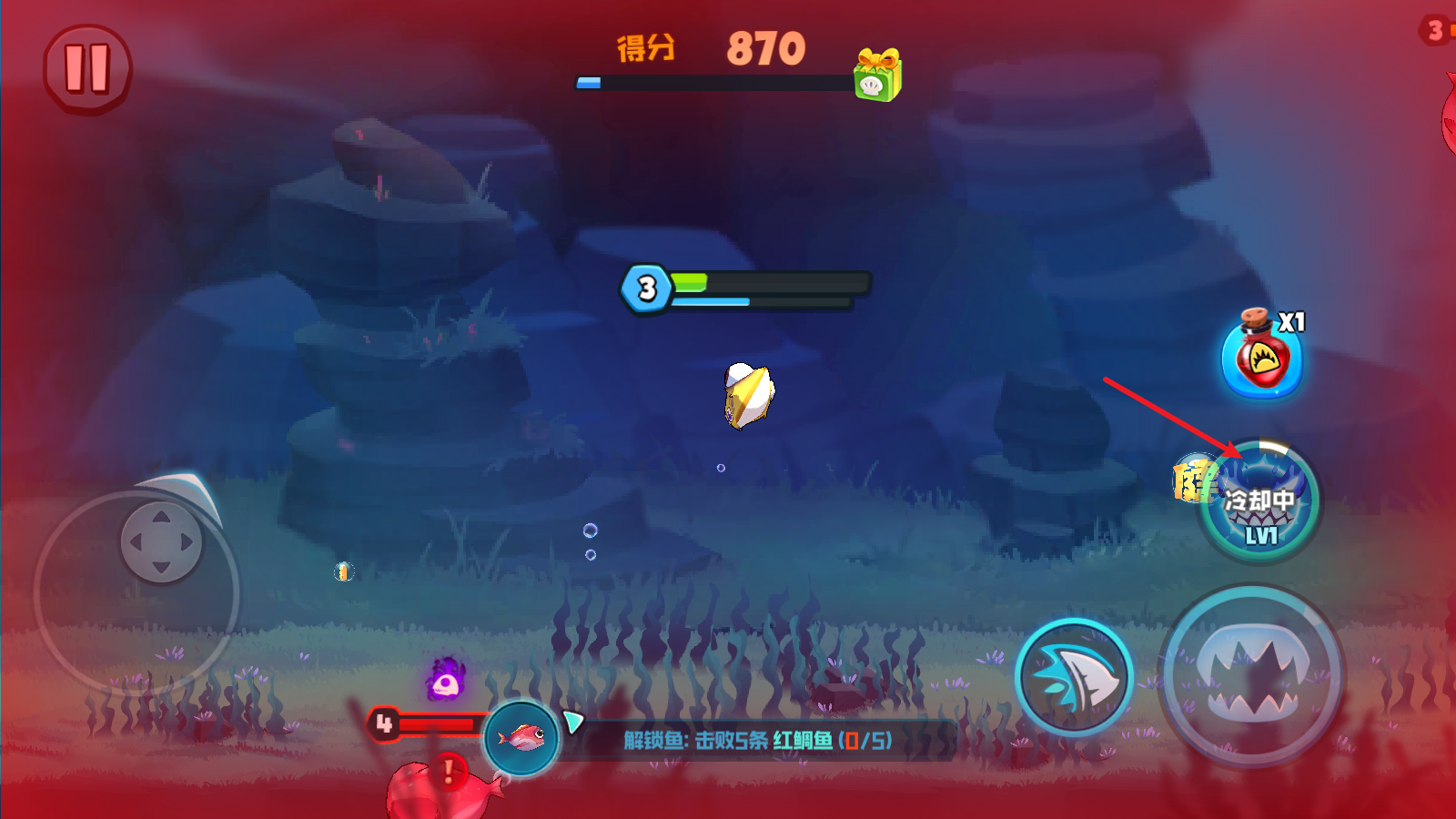Trigger the shark fin dash ability
Viewport: 1456px width, 819px height.
tap(1074, 678)
